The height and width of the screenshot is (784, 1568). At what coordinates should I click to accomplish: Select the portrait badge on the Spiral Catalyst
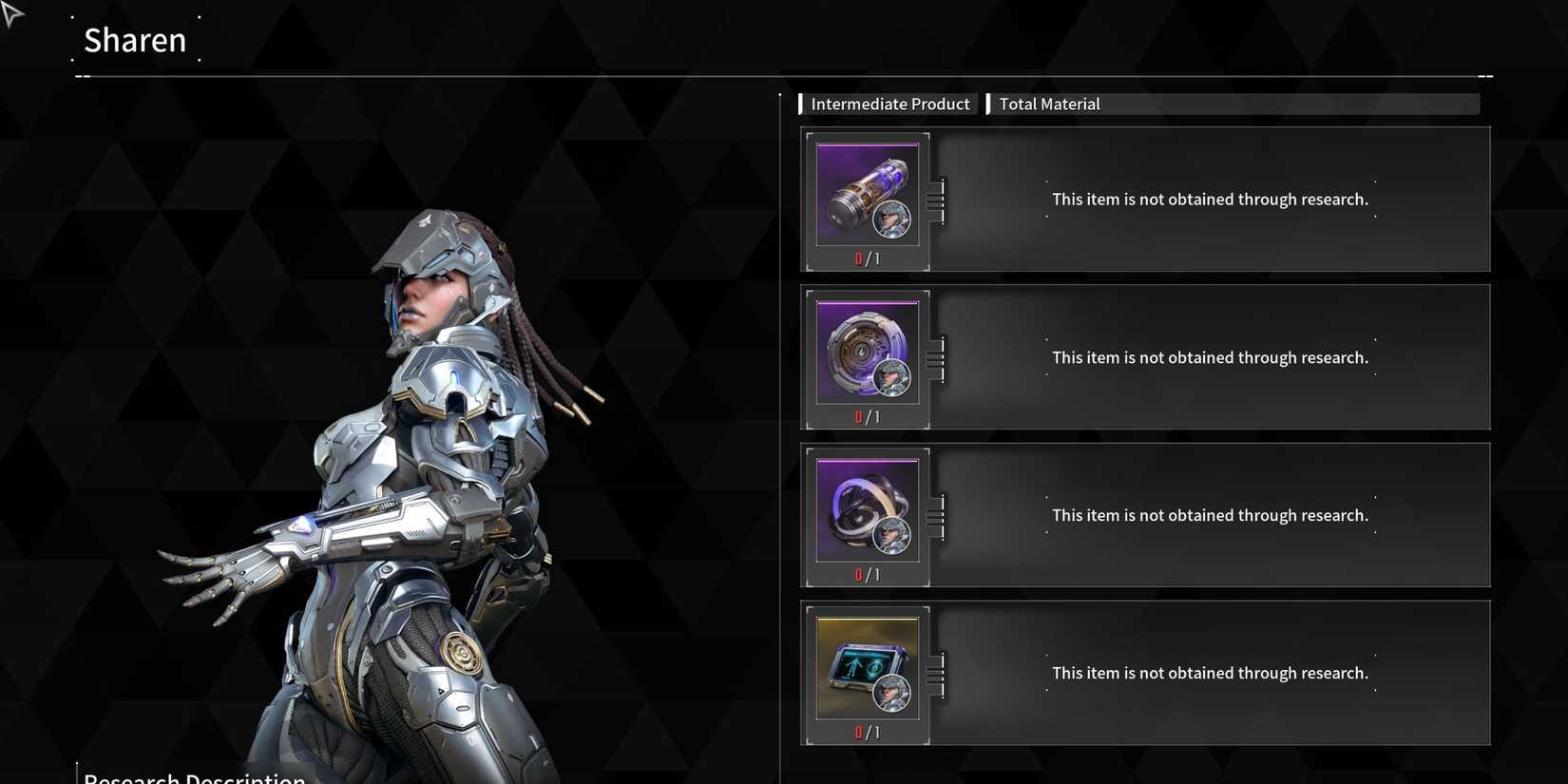[891, 537]
